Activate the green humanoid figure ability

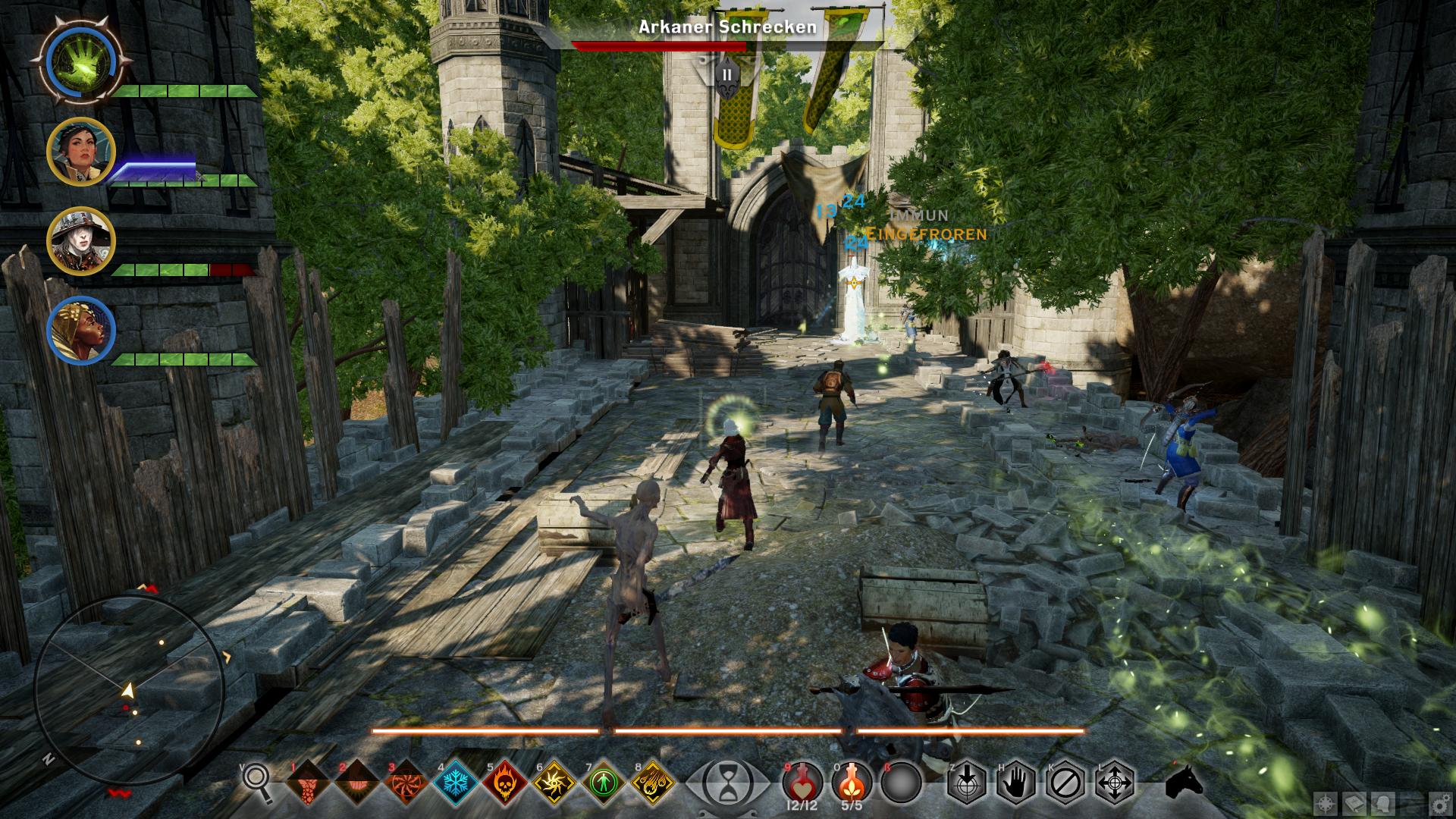[603, 783]
